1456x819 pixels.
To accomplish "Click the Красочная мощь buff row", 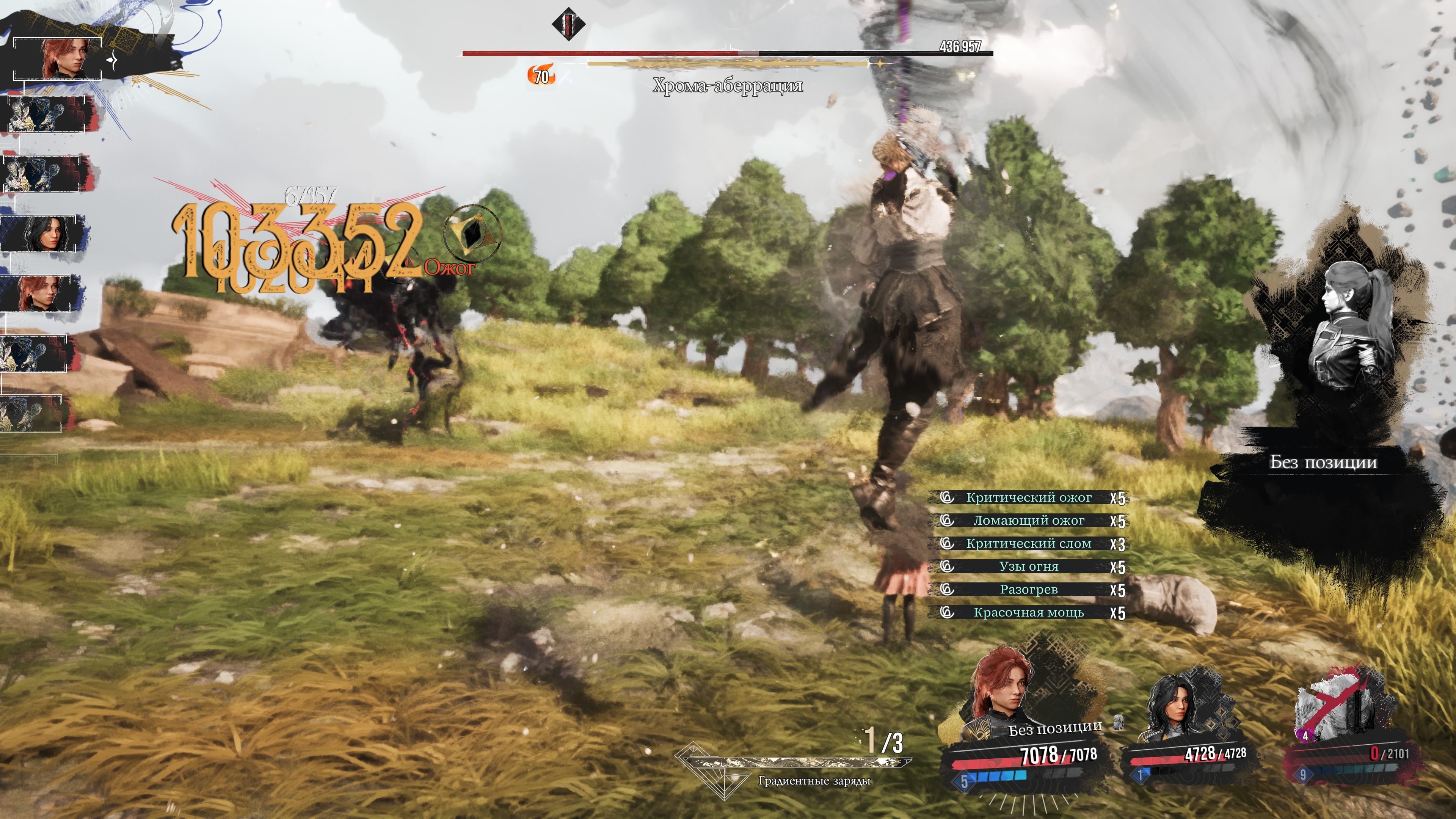I will click(x=1028, y=613).
